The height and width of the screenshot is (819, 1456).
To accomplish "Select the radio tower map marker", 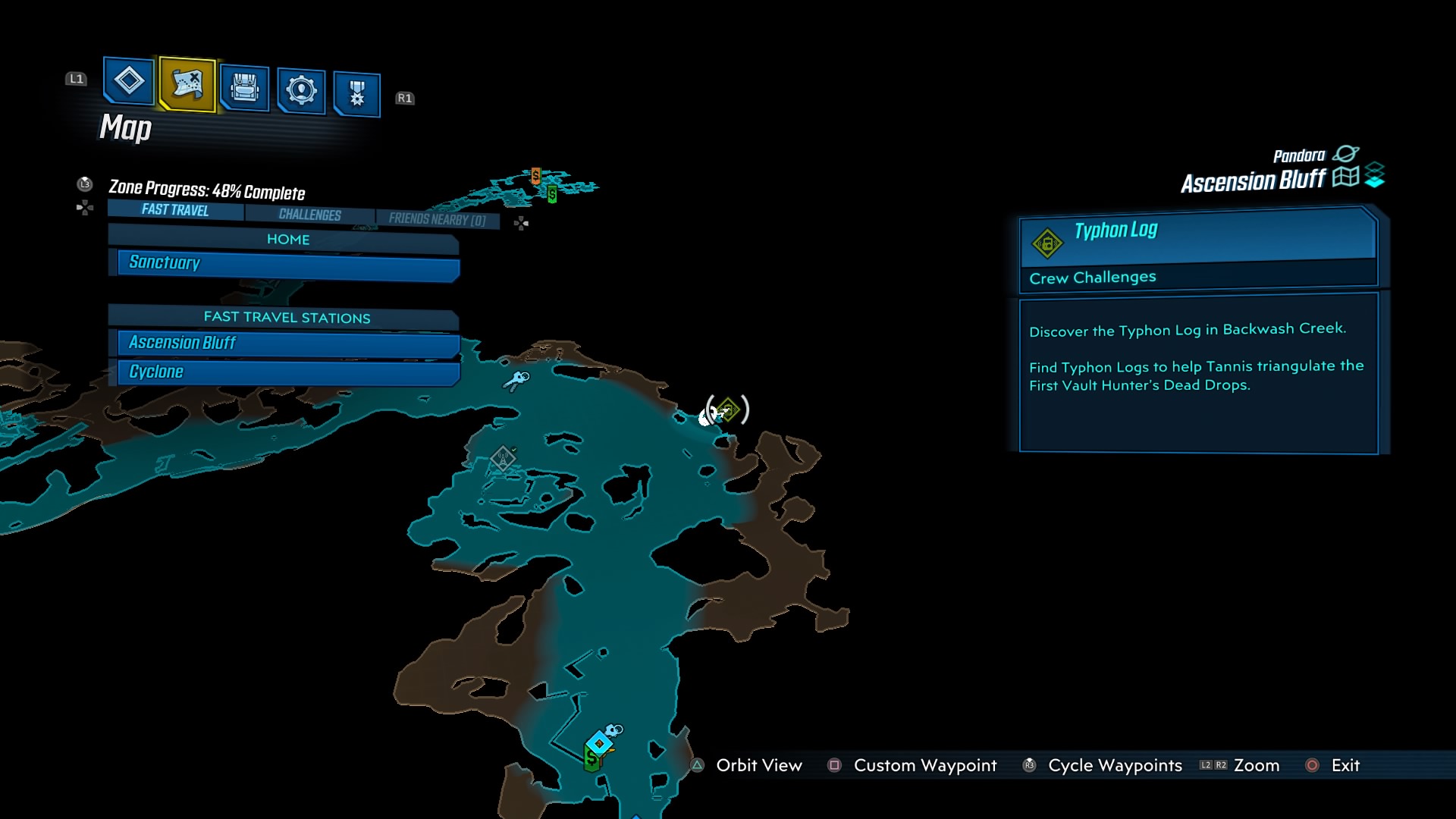I will 502,458.
